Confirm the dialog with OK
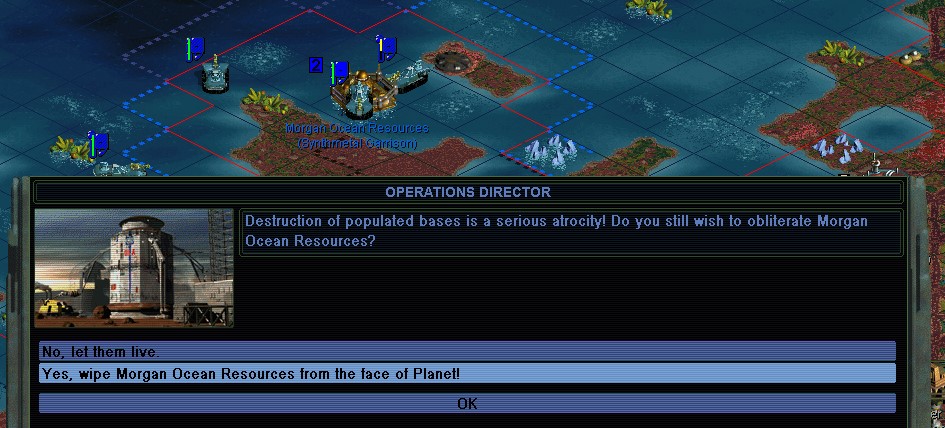 click(467, 404)
